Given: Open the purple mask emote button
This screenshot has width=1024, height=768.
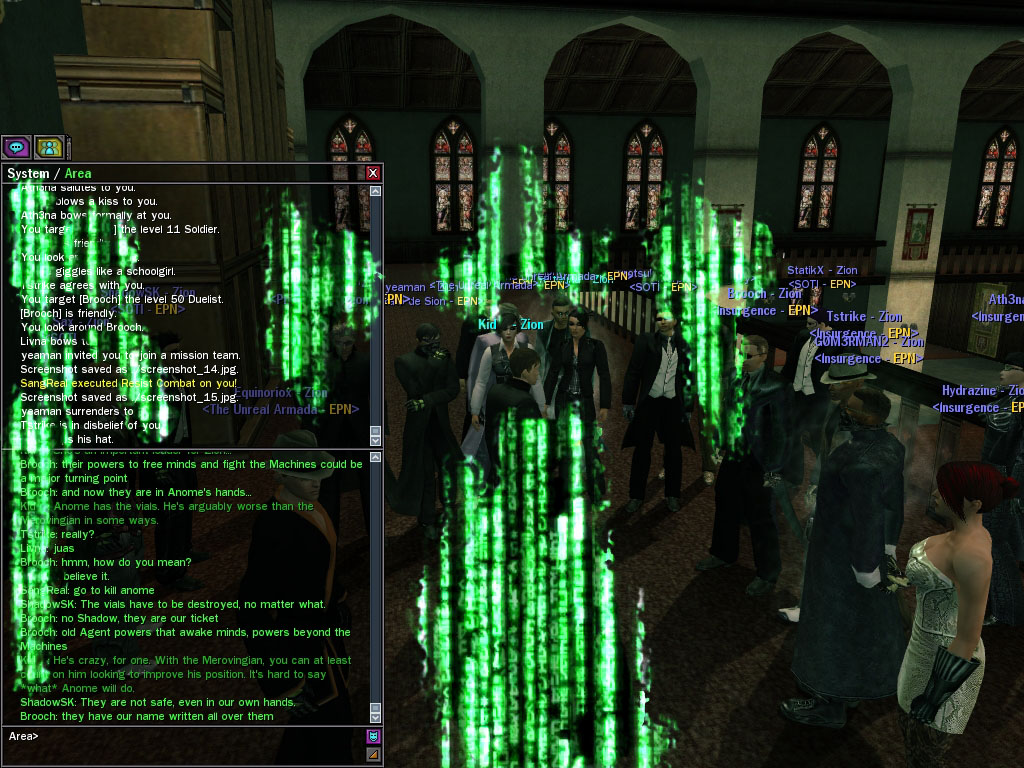Looking at the screenshot, I should coord(373,736).
